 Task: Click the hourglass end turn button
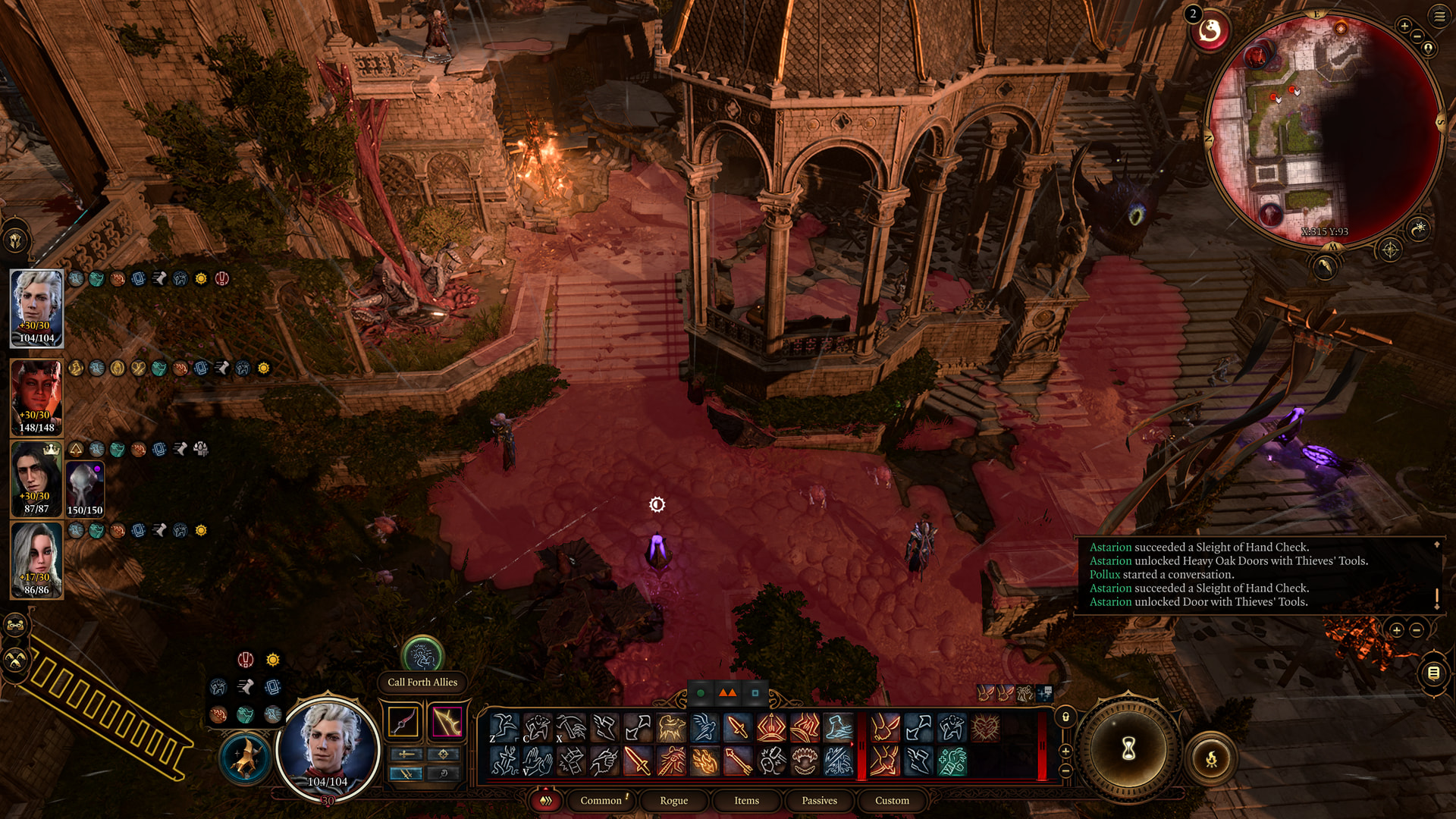pyautogui.click(x=1128, y=749)
